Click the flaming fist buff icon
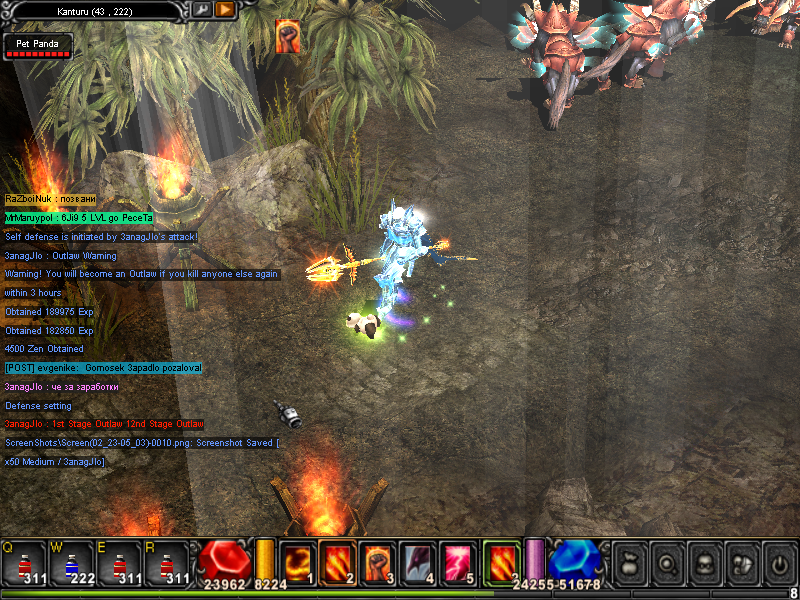This screenshot has width=800, height=600. [288, 36]
